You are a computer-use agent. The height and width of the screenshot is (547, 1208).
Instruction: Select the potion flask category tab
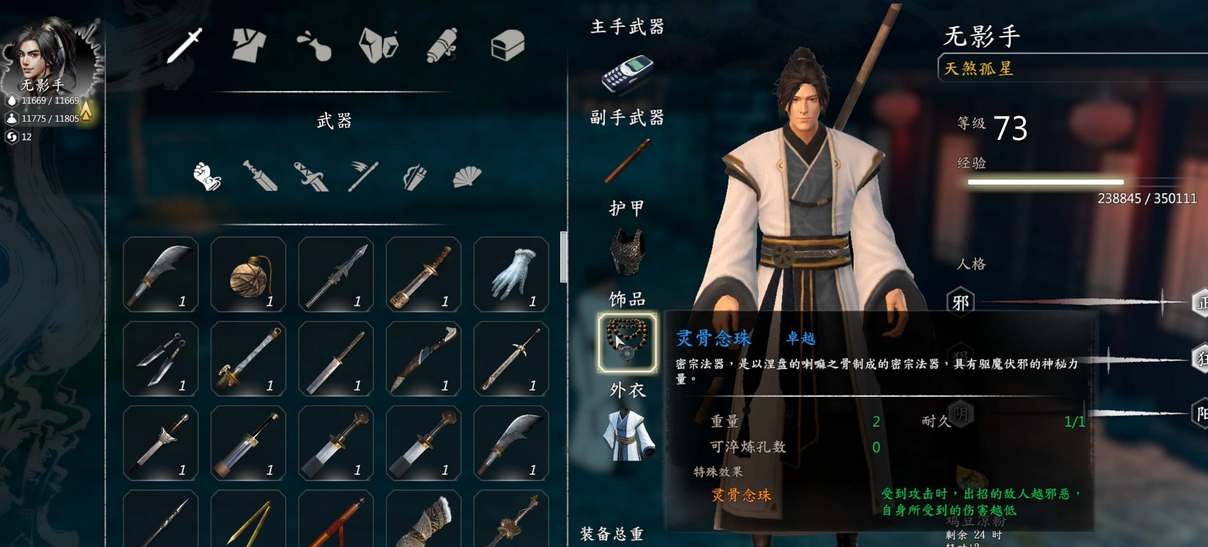point(314,44)
